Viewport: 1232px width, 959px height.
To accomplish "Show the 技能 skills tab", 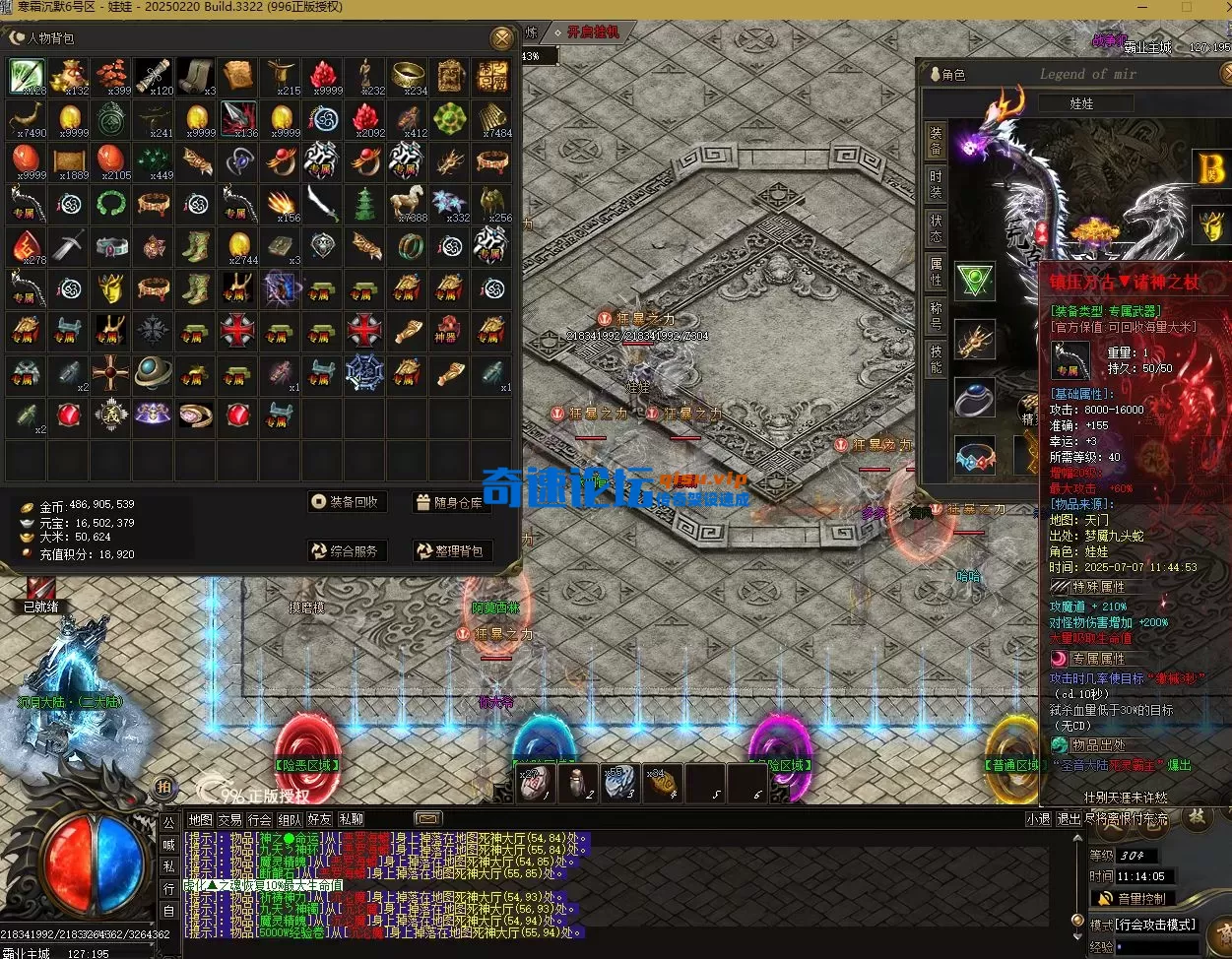I will [x=936, y=359].
